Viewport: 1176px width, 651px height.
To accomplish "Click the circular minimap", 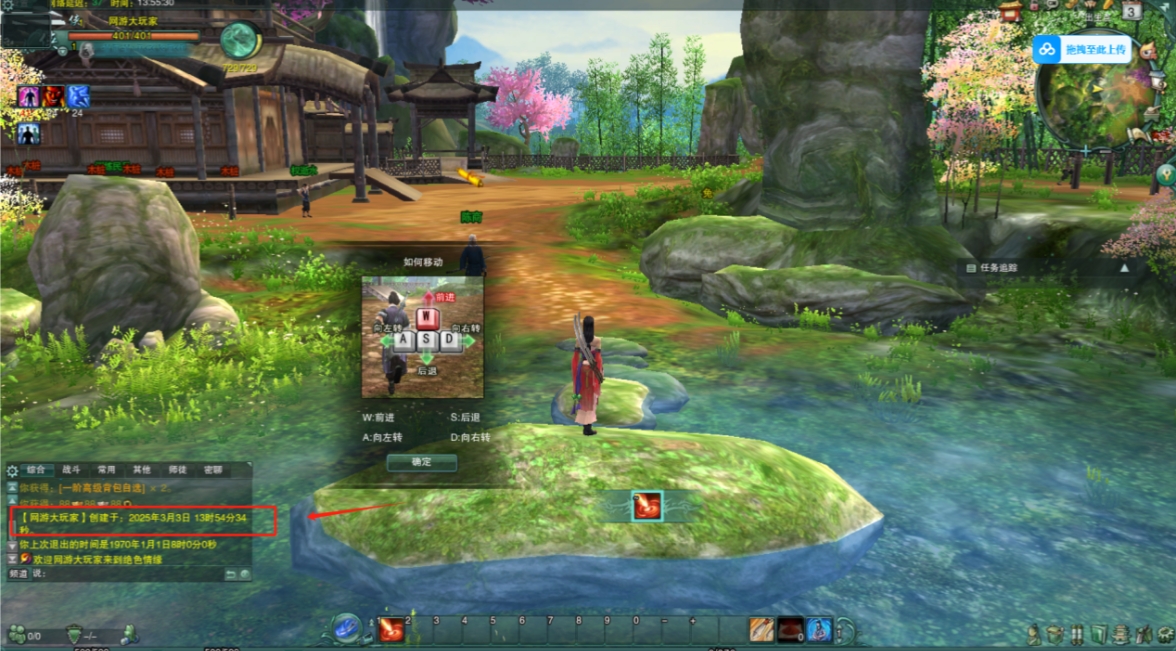I will (x=1088, y=100).
